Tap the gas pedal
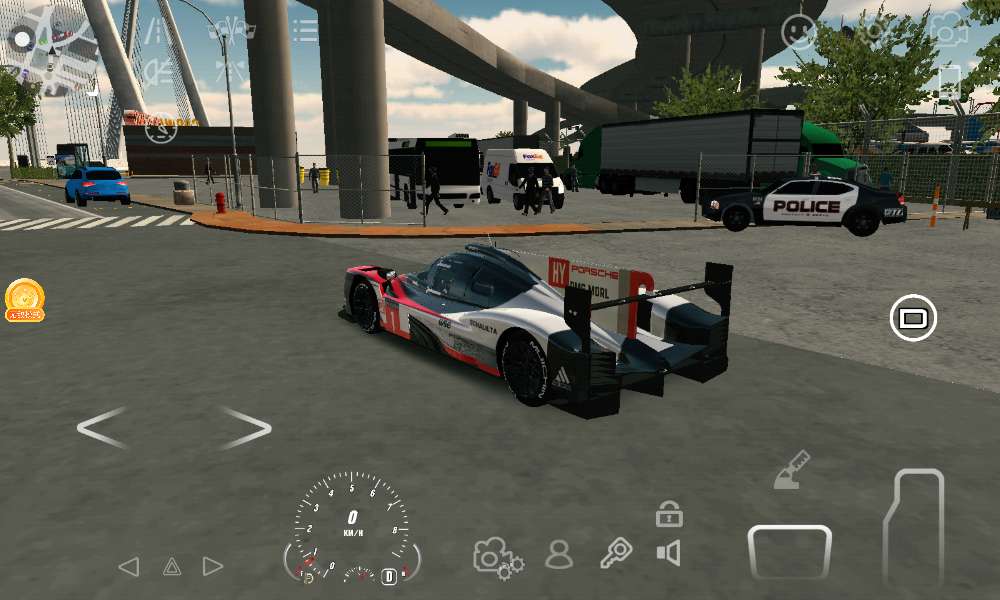This screenshot has width=1000, height=600. coord(915,527)
